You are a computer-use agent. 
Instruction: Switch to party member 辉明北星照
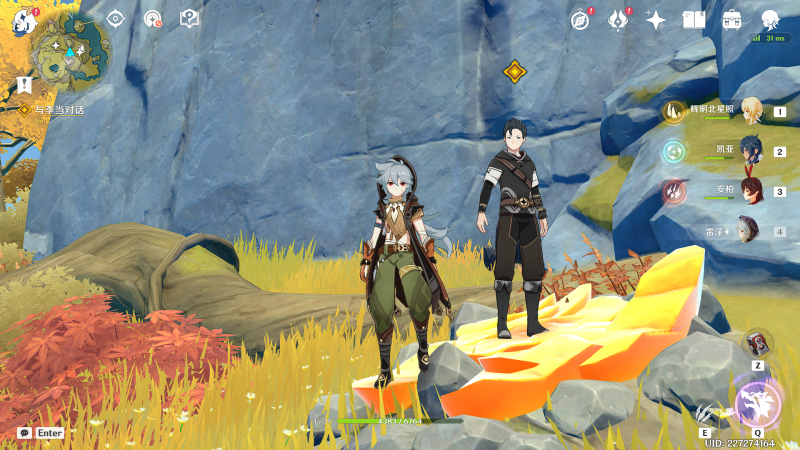[748, 112]
